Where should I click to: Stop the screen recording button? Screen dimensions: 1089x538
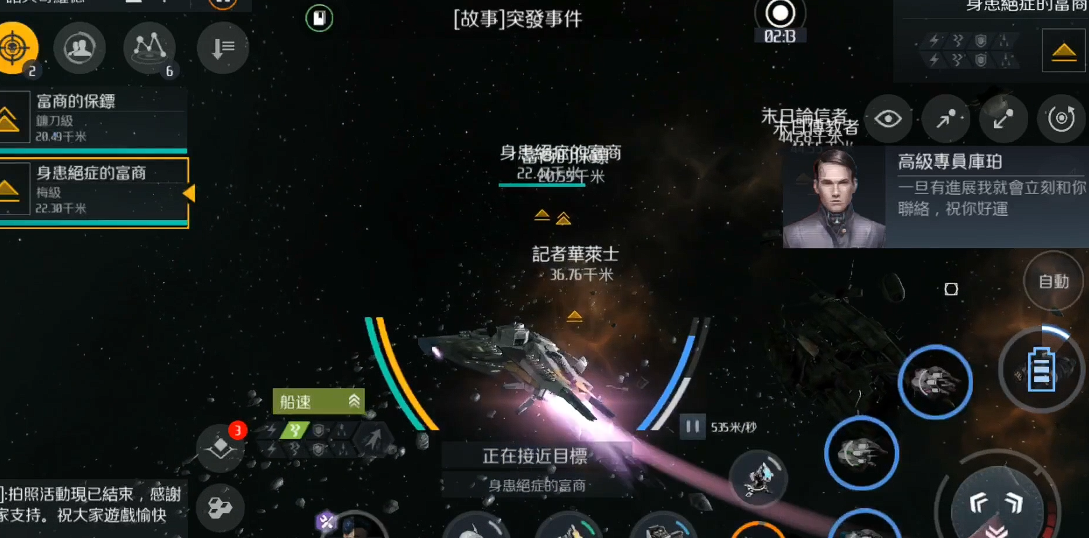point(779,14)
